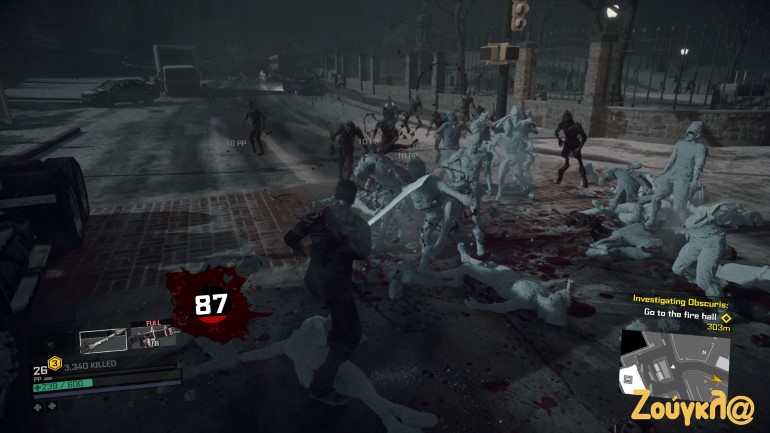Select the melee weapon slot
The image size is (770, 433).
click(x=103, y=341)
